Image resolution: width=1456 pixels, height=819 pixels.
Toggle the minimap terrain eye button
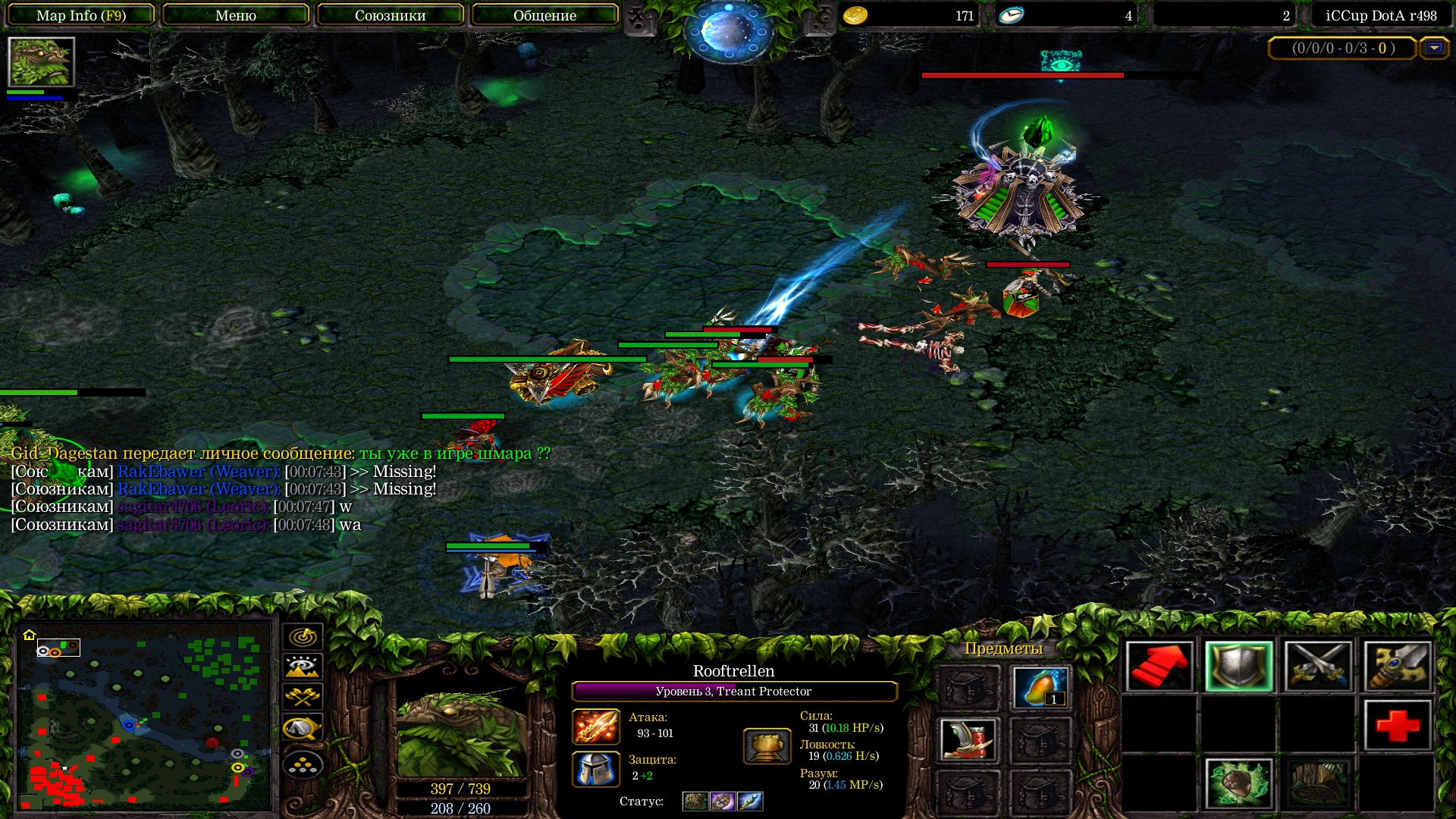[x=303, y=667]
